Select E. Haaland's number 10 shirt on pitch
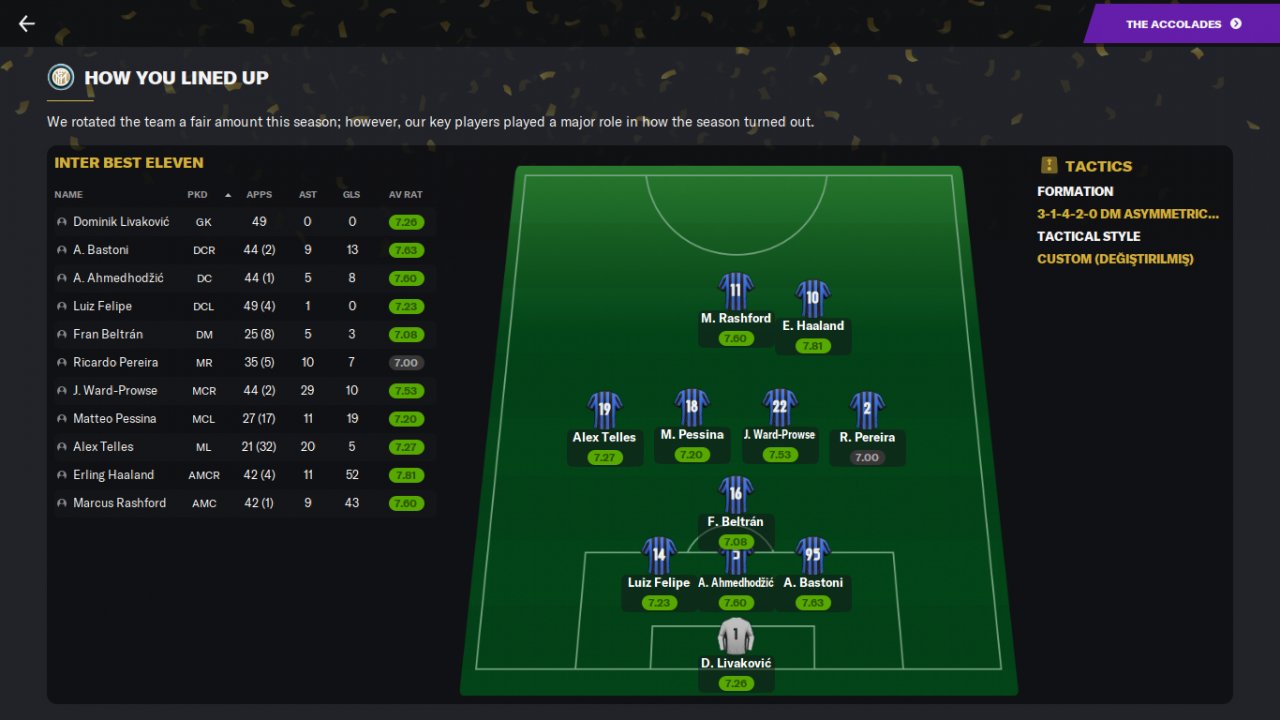Screen dimensions: 1280x720 pos(813,298)
